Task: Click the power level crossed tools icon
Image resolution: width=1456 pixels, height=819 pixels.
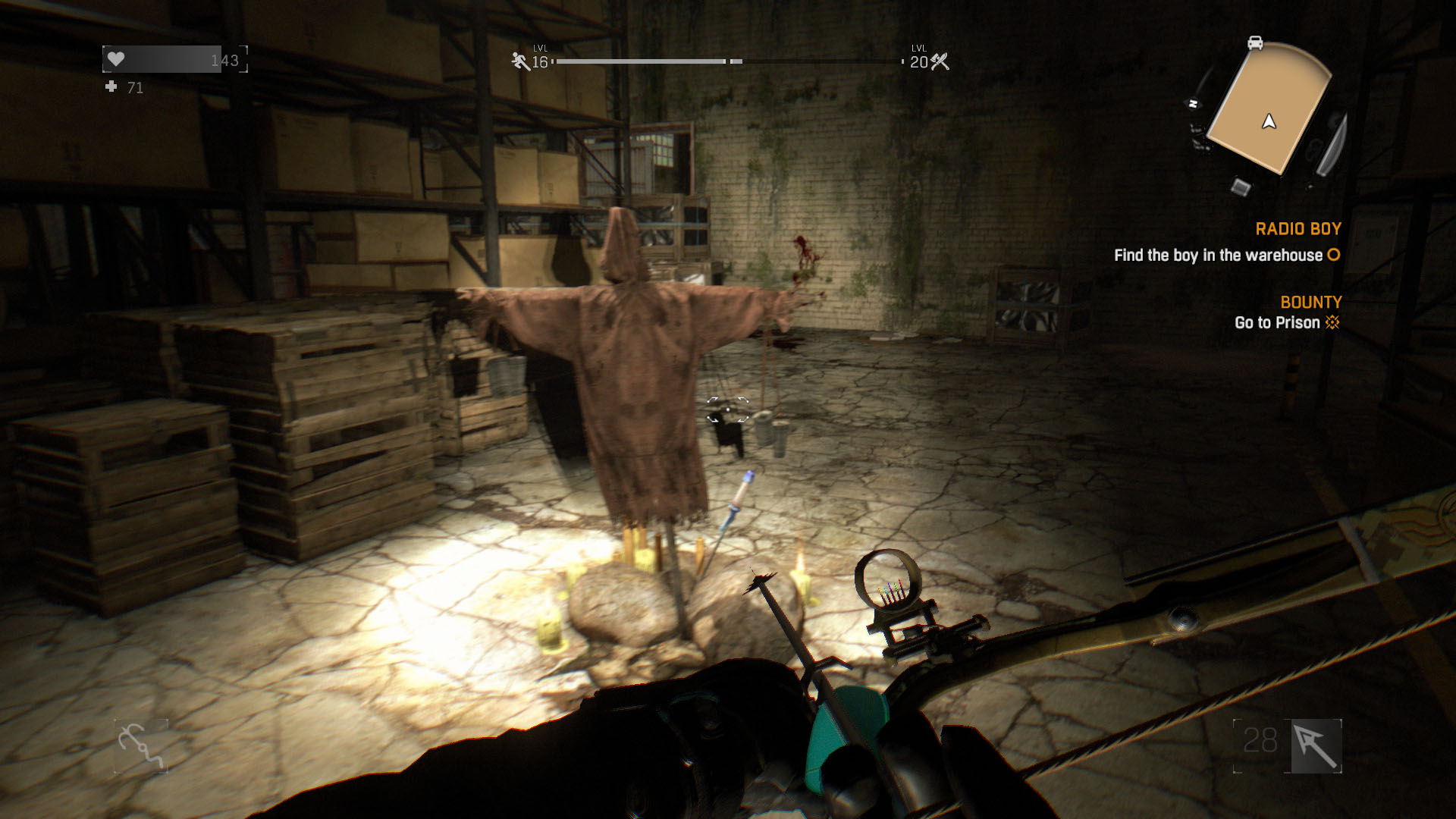Action: pos(940,61)
